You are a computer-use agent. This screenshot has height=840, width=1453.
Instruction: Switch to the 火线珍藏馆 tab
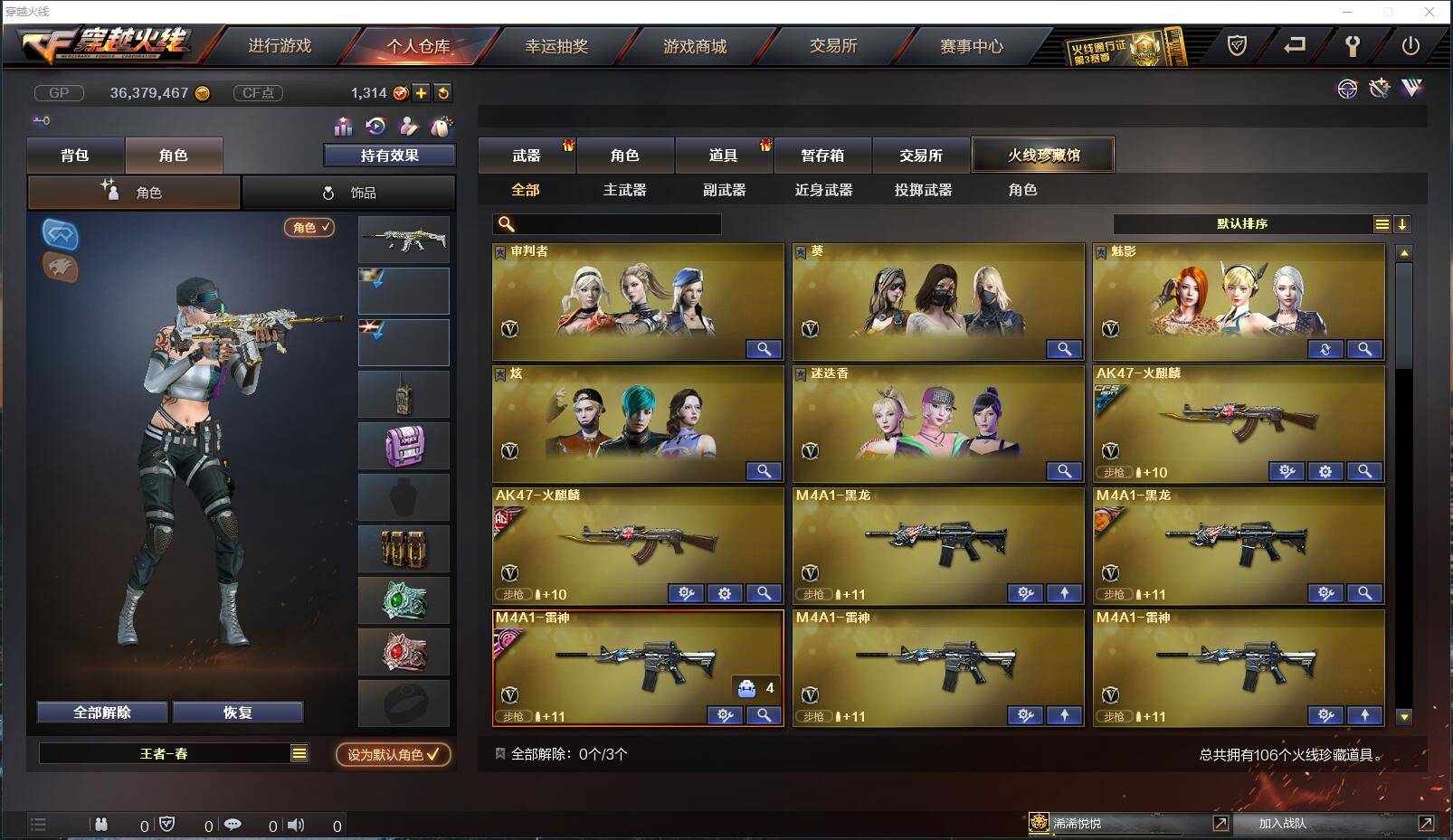coord(1042,154)
